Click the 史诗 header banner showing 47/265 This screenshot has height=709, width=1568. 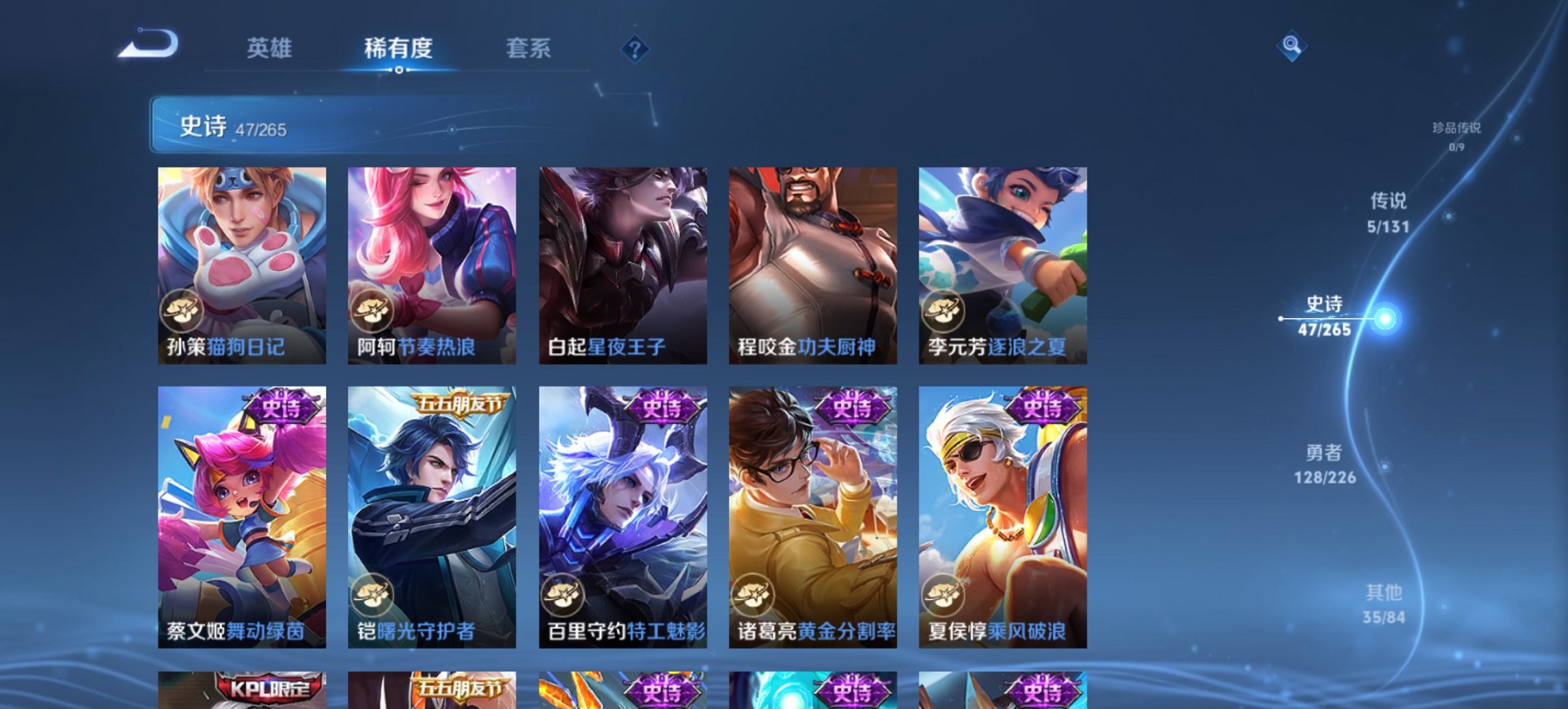[x=307, y=126]
